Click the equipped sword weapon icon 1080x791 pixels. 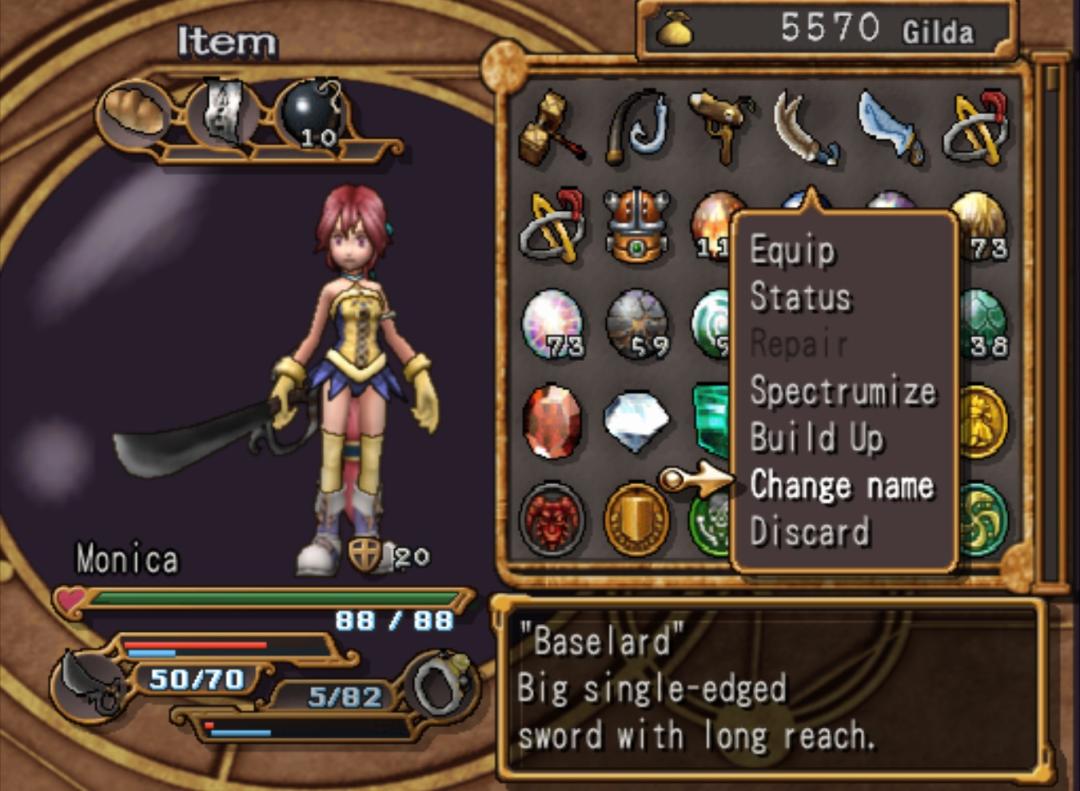(90, 682)
